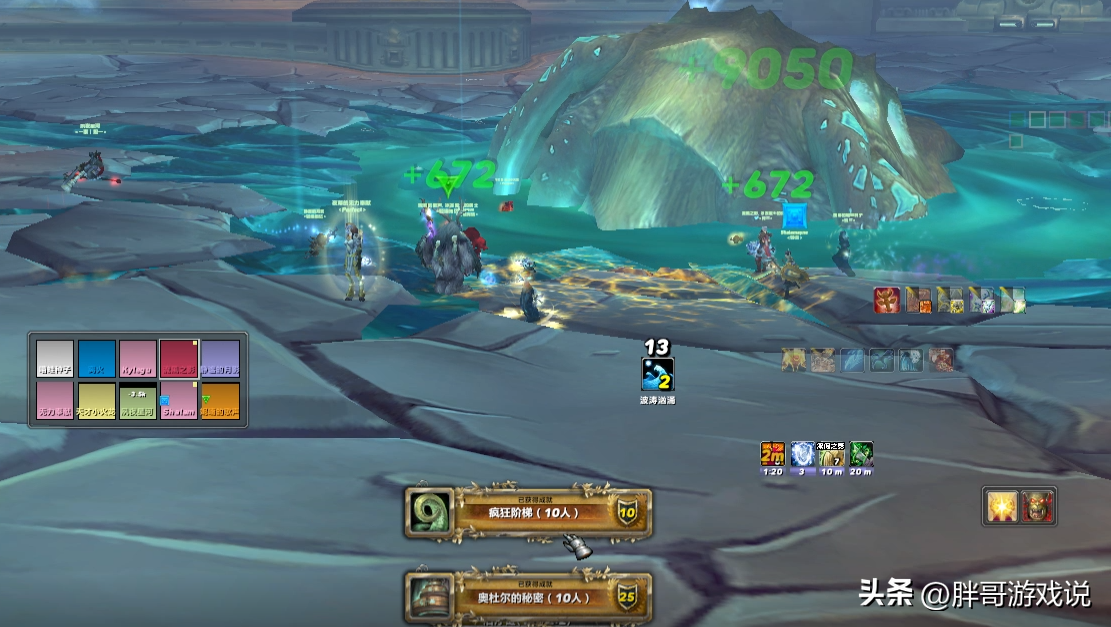This screenshot has height=627, width=1111.
Task: Click the red mask debuff icon
Action: (887, 300)
